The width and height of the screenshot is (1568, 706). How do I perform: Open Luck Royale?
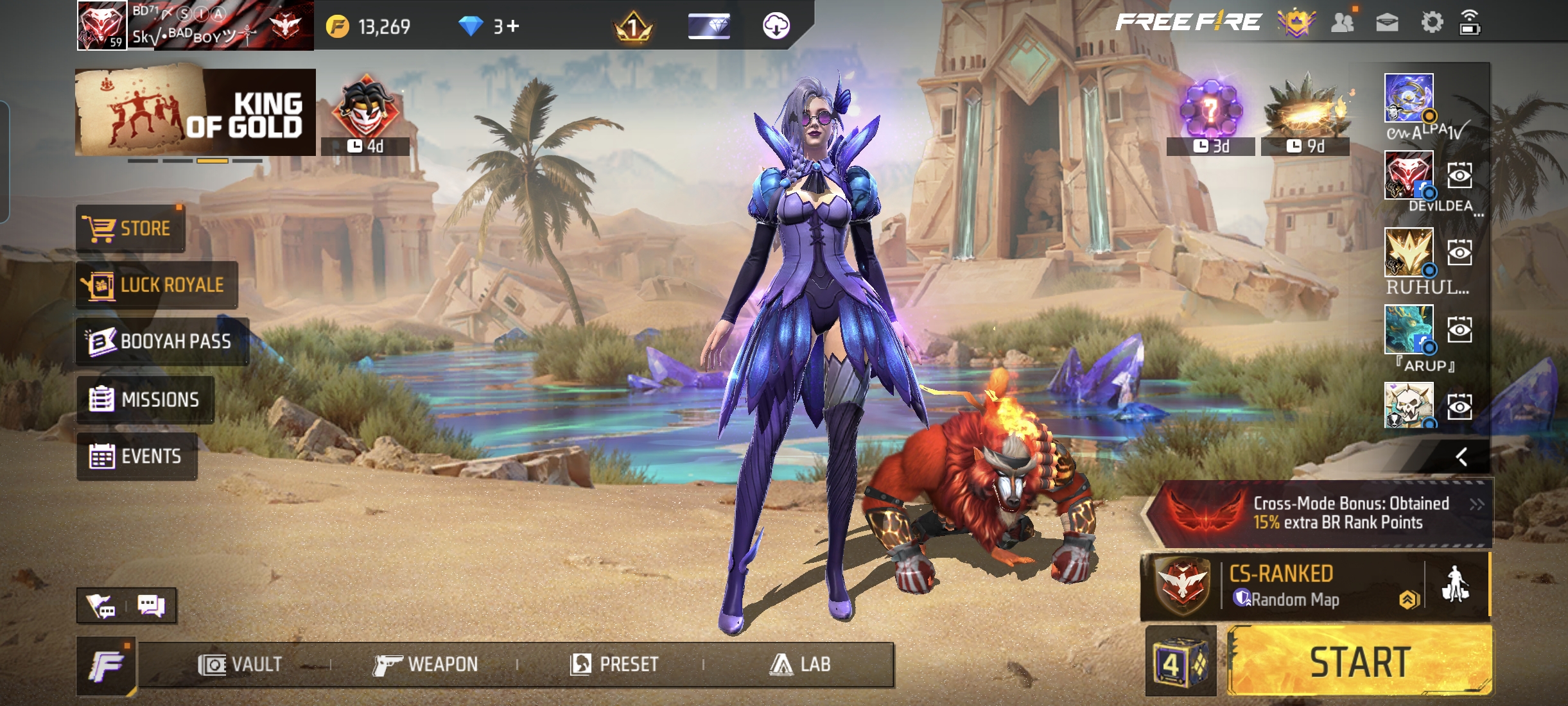pos(157,285)
